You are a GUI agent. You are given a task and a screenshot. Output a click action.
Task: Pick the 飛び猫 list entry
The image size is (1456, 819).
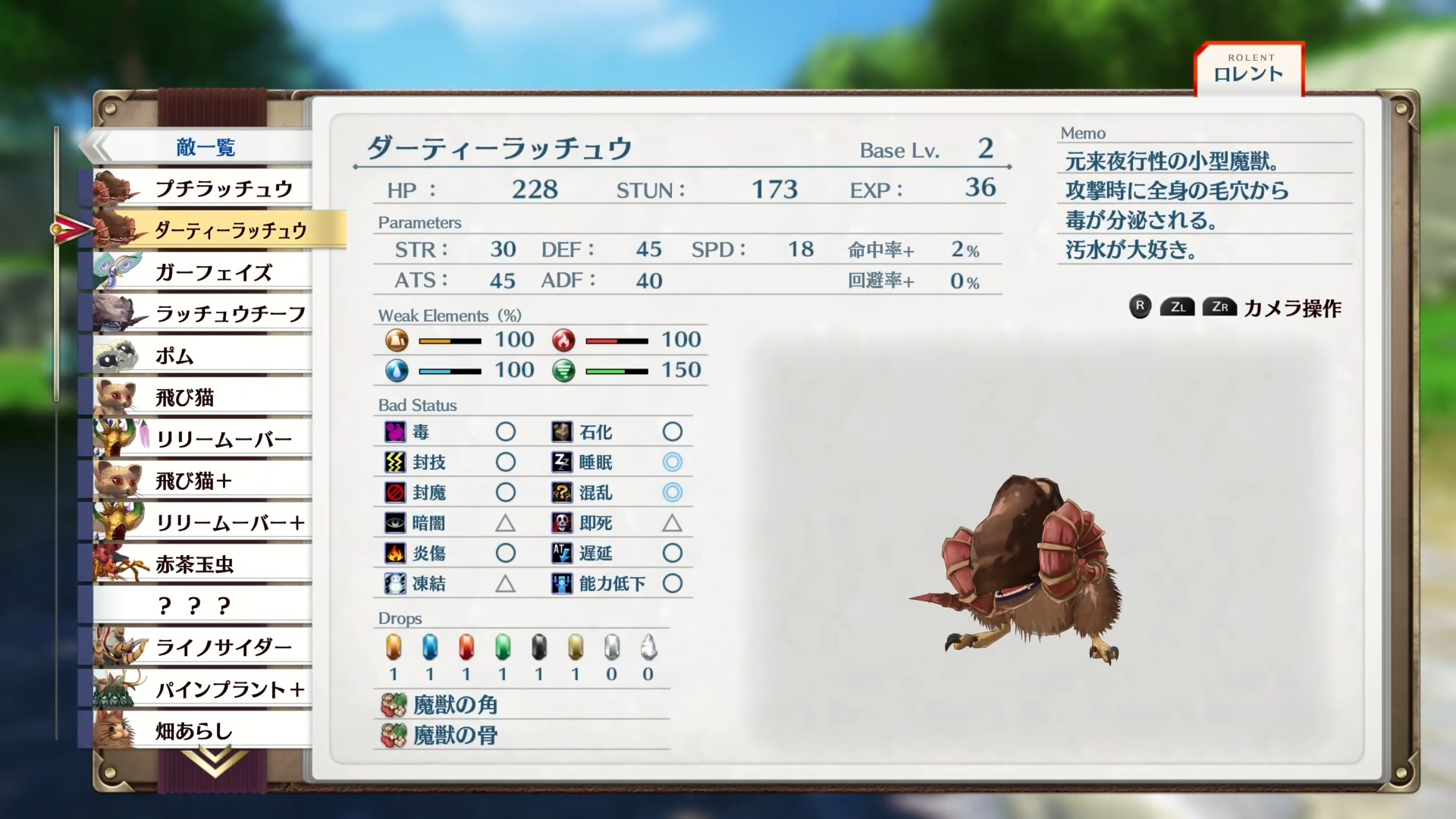205,397
